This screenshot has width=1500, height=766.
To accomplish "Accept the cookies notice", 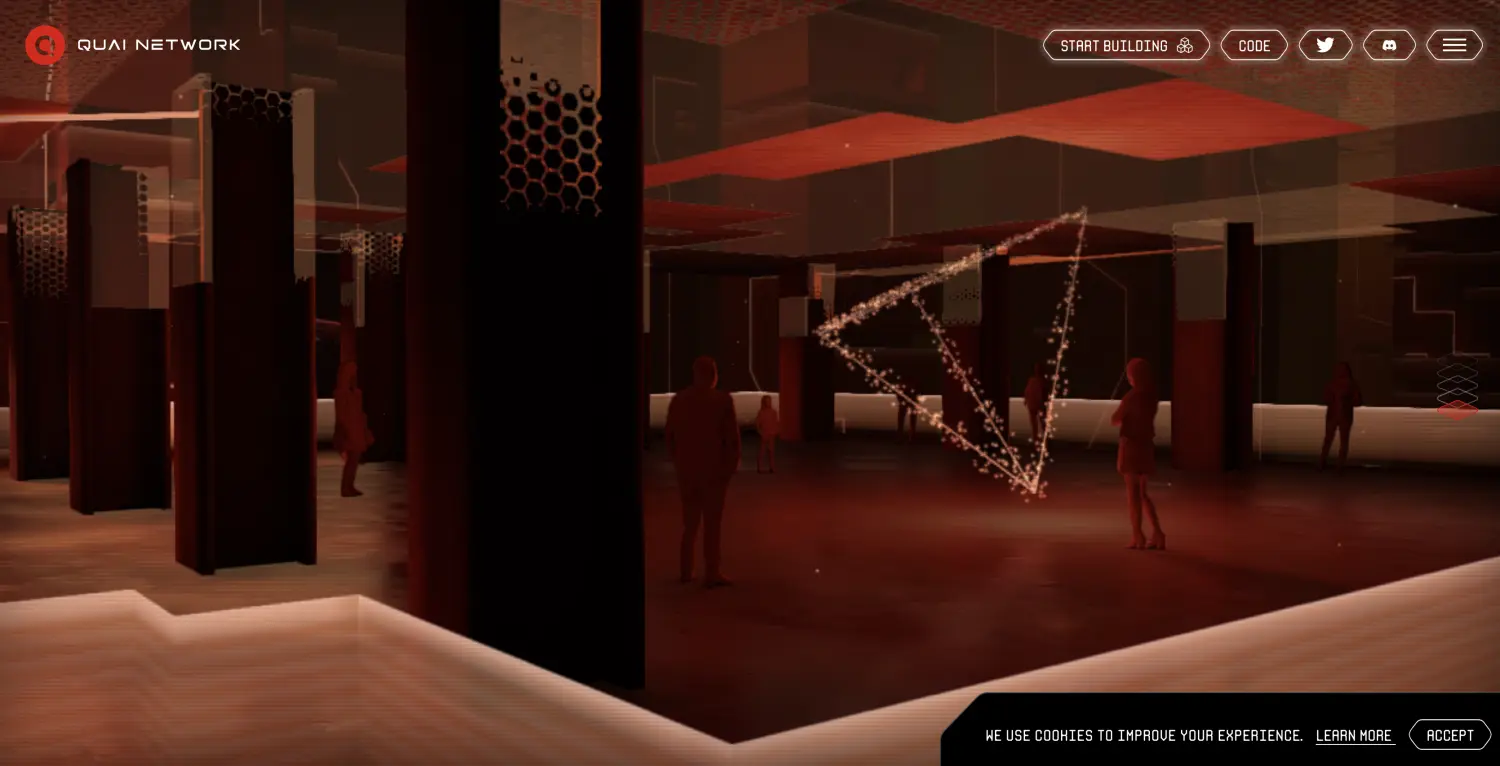I will (x=1450, y=735).
